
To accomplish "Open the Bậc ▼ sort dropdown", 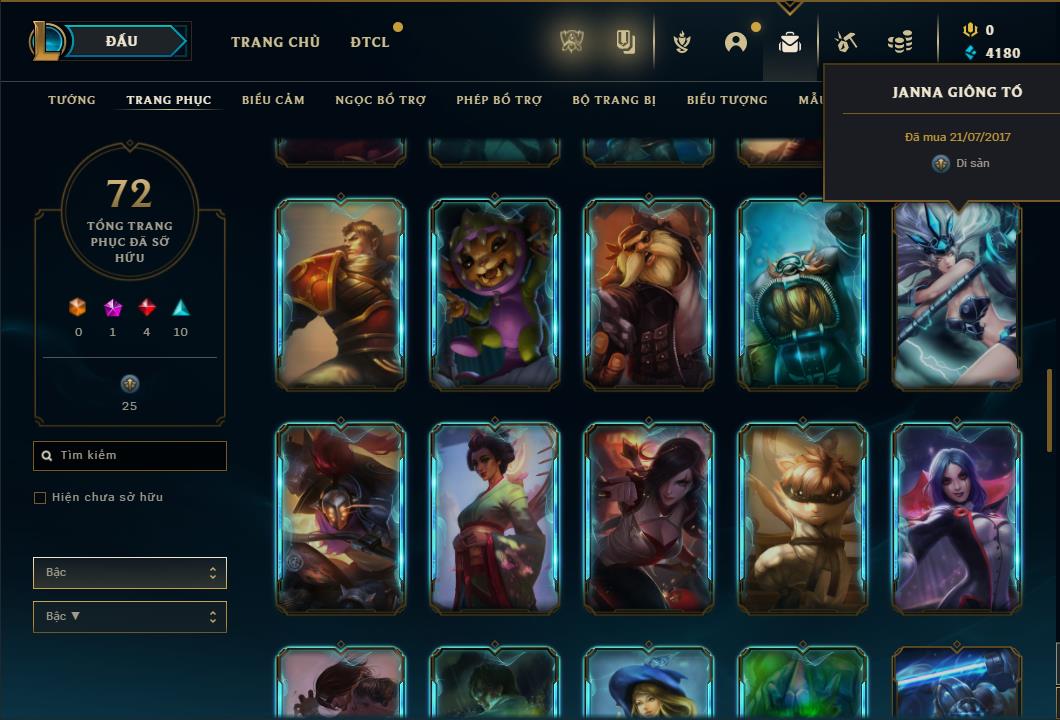I will click(130, 617).
